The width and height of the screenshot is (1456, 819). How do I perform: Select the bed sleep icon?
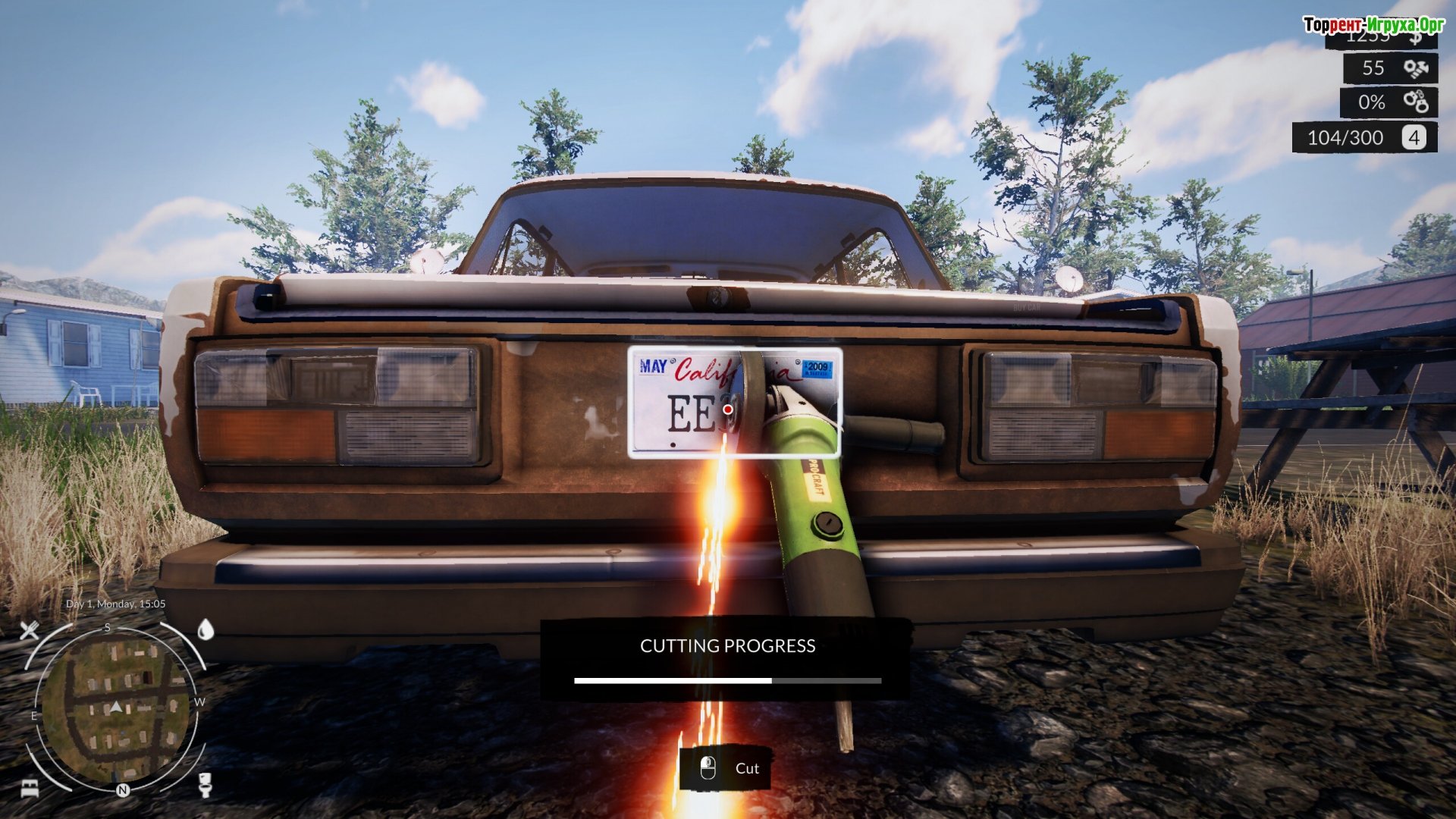tap(30, 788)
